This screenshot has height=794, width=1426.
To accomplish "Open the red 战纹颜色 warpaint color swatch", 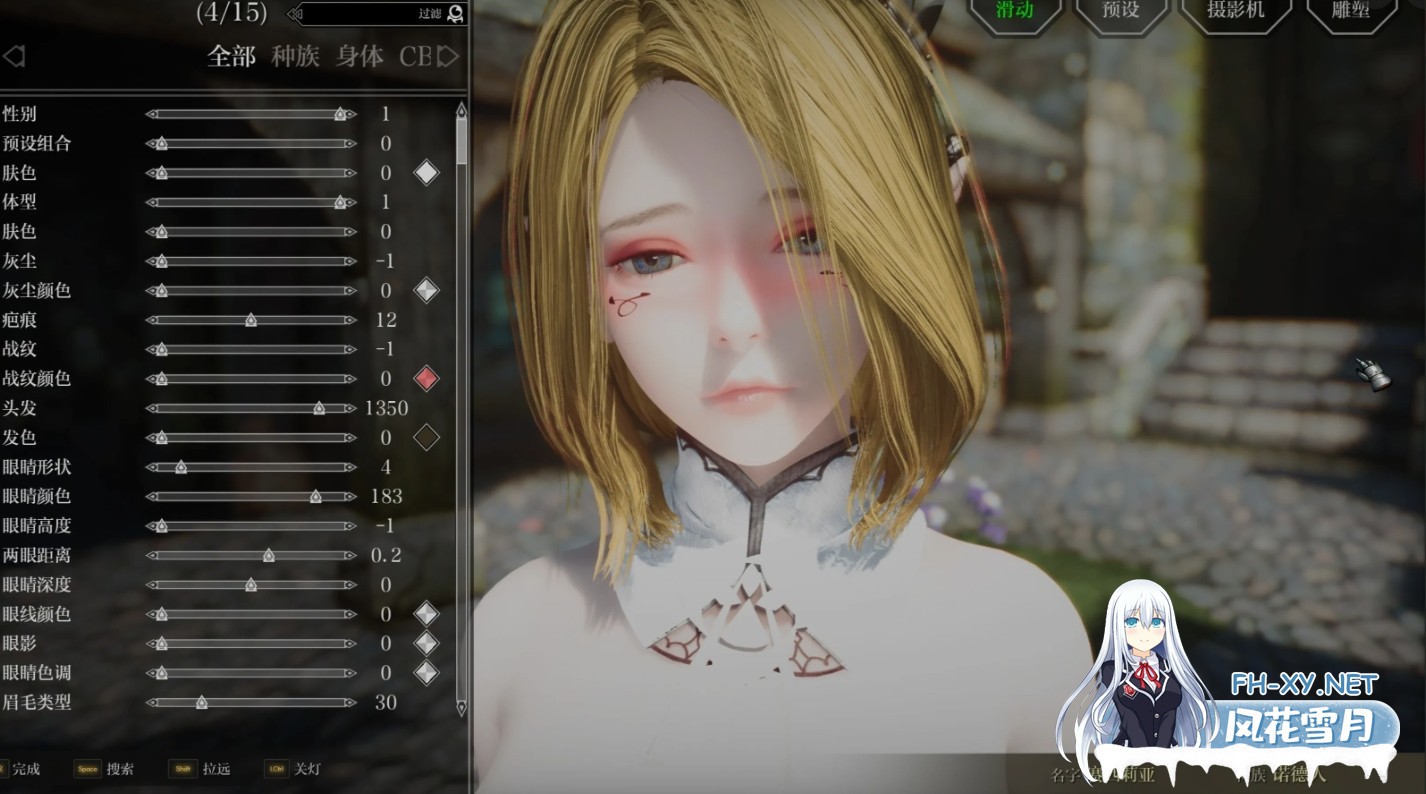I will pos(425,378).
